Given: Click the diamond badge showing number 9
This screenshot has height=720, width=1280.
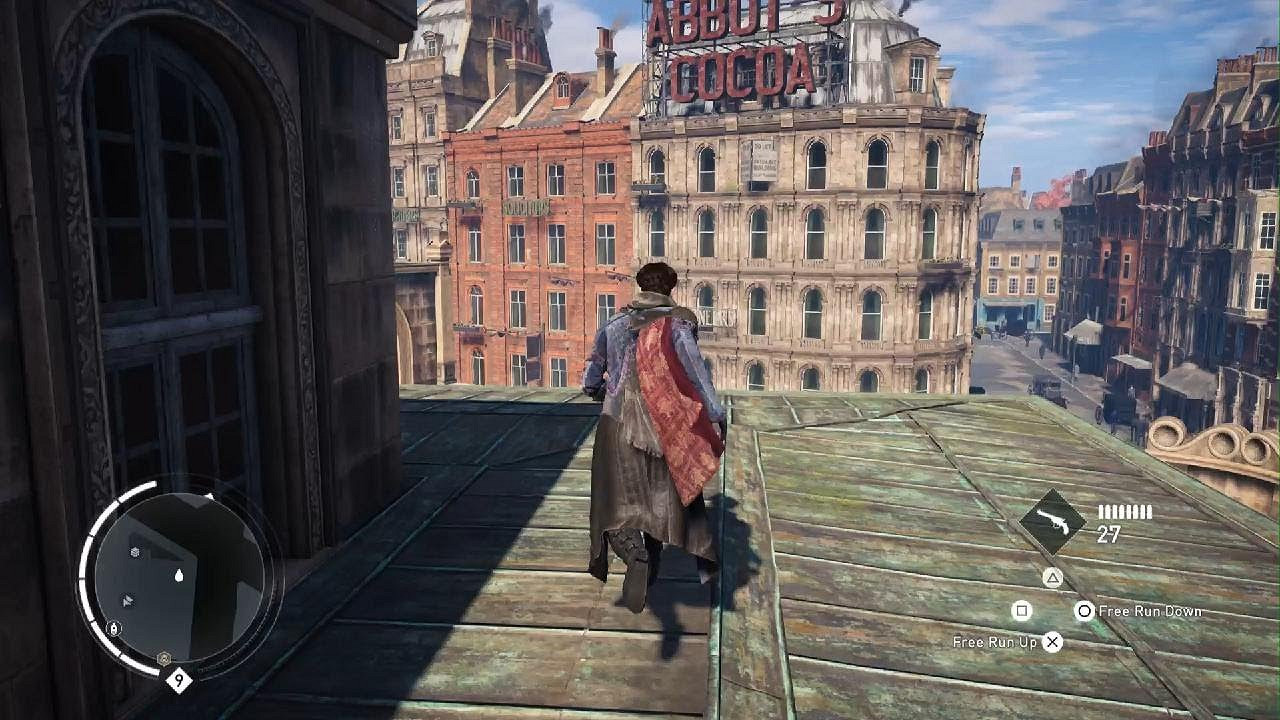Looking at the screenshot, I should coord(179,677).
